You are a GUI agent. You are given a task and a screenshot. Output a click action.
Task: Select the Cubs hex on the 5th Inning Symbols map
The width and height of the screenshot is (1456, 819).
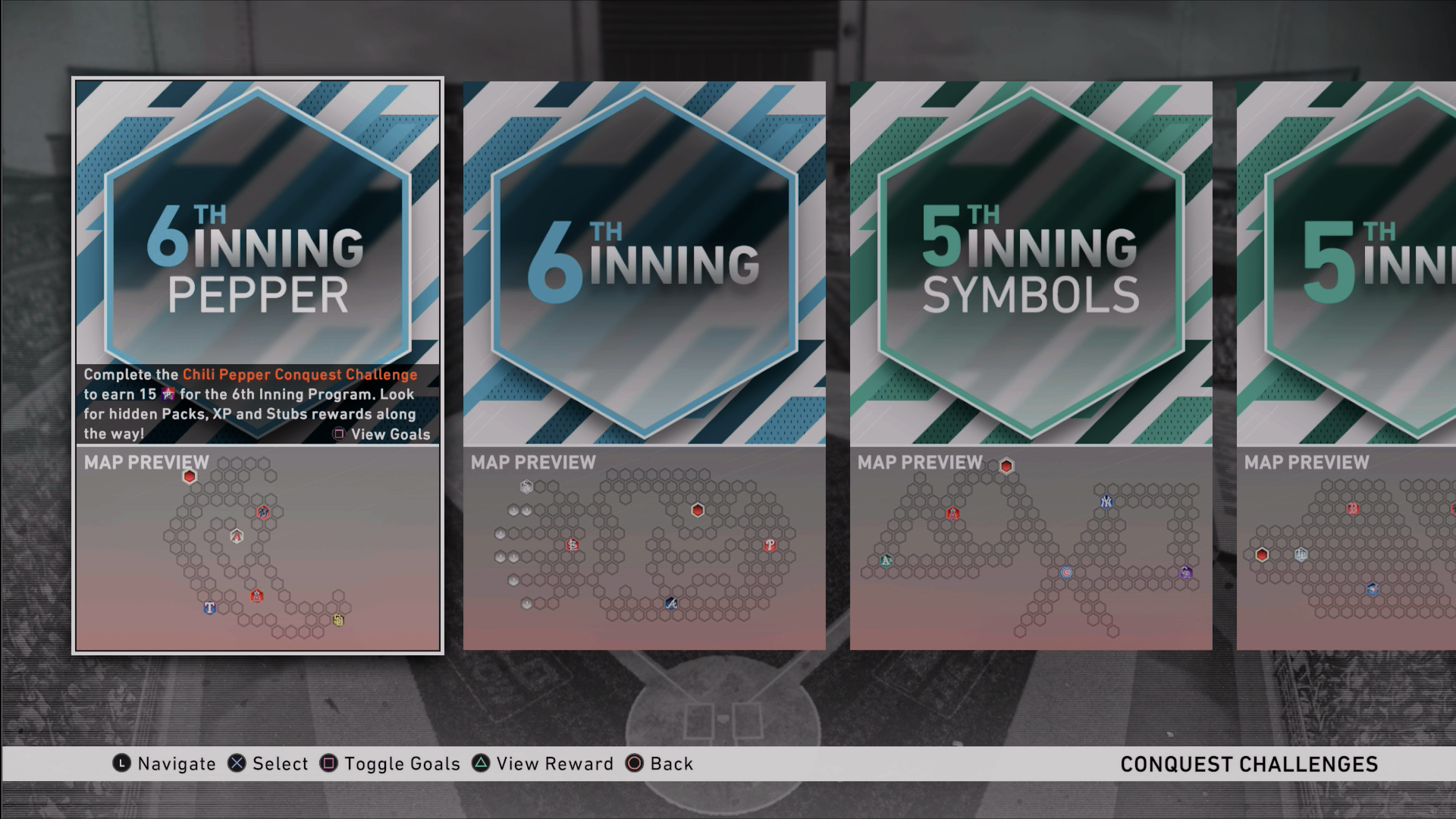point(1066,573)
